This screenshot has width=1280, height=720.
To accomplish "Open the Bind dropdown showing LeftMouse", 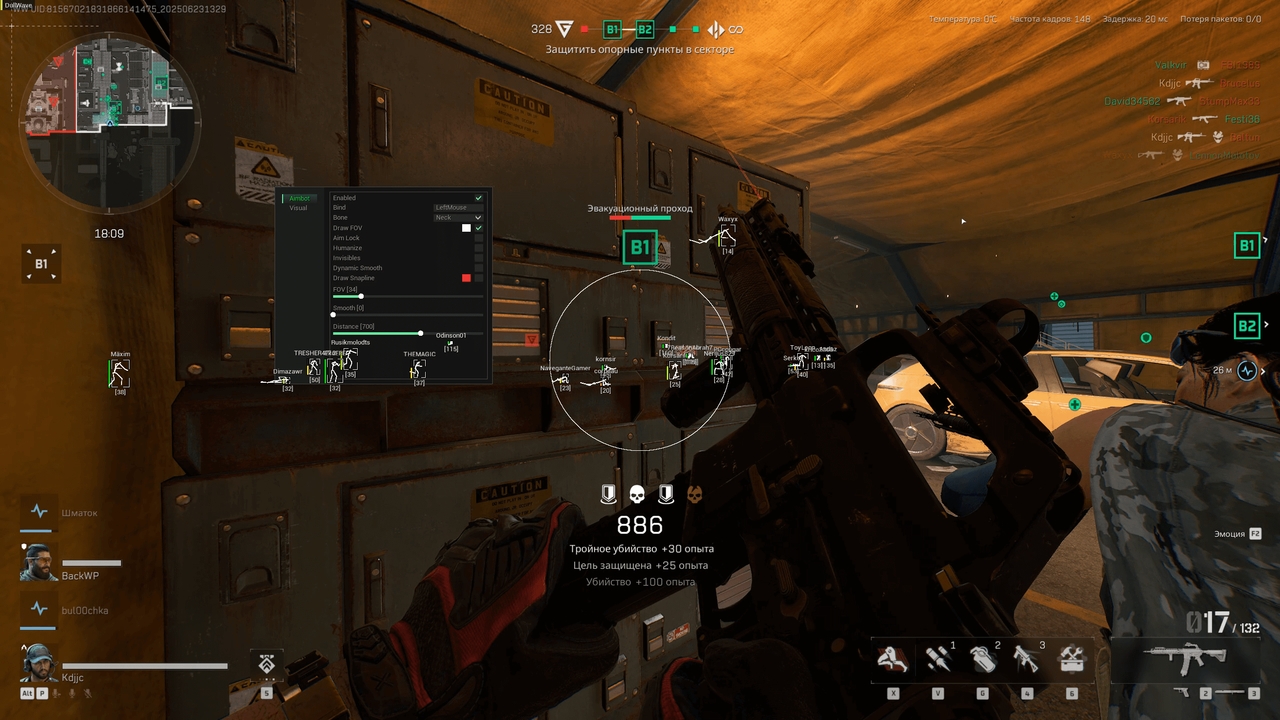I will point(457,207).
